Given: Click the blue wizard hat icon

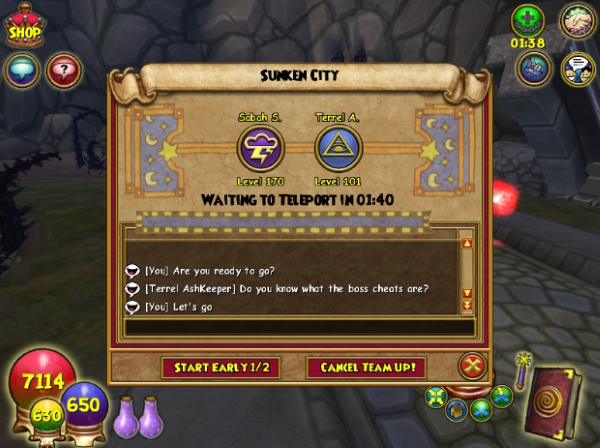Looking at the screenshot, I should pos(534,67).
